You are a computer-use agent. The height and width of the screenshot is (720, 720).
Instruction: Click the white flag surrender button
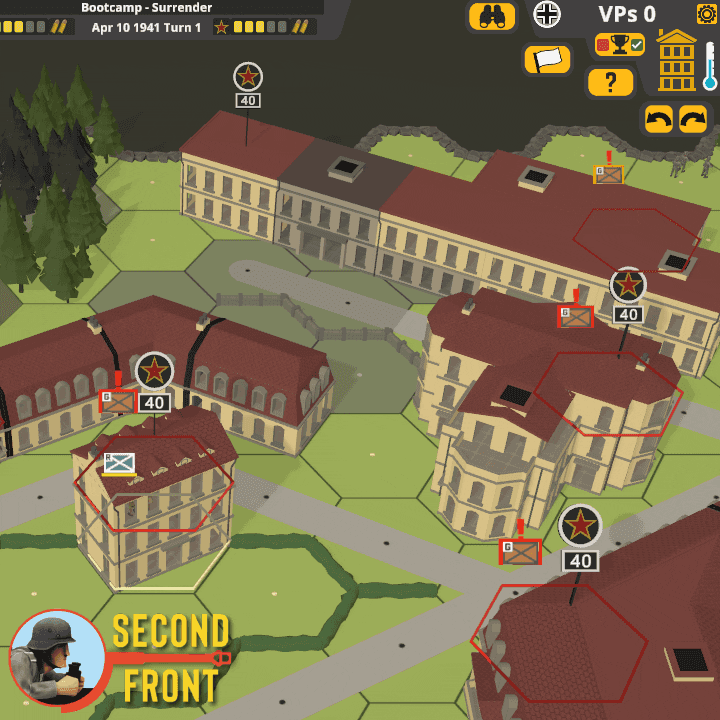point(547,60)
